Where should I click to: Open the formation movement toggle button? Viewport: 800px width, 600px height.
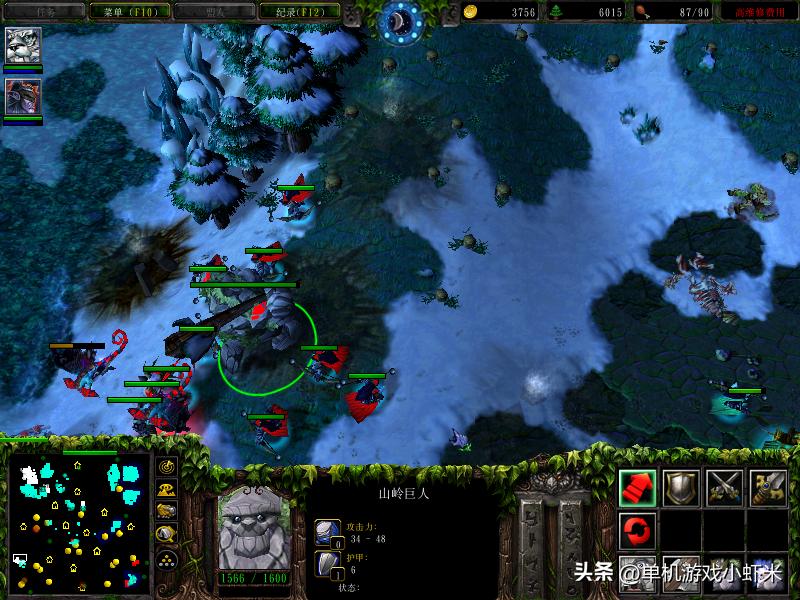(x=167, y=559)
